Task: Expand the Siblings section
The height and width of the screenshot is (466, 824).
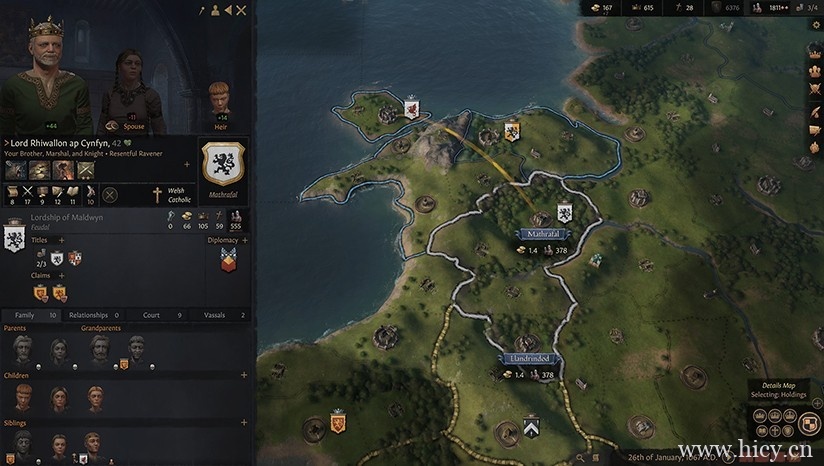Action: click(244, 423)
